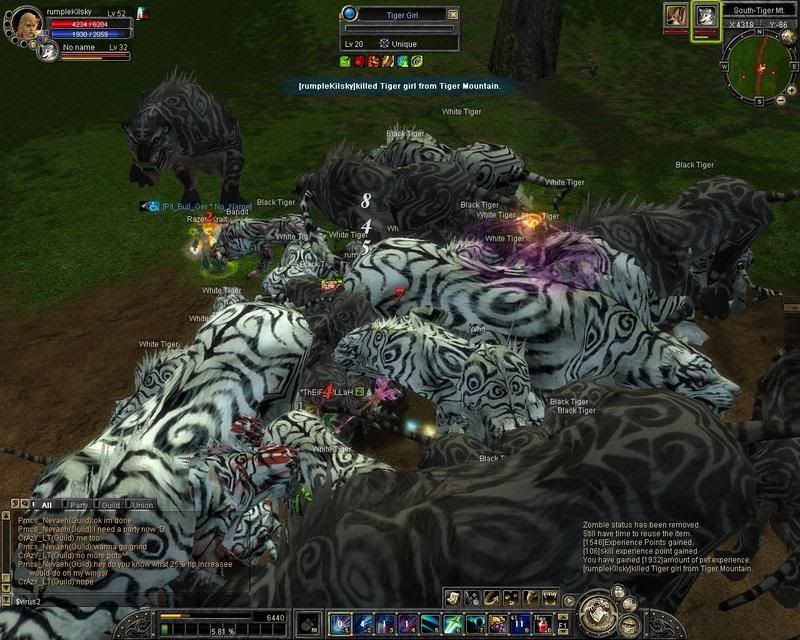Open the scroll icon in upper quickbar
Screen dimensions: 800x640
453,598
